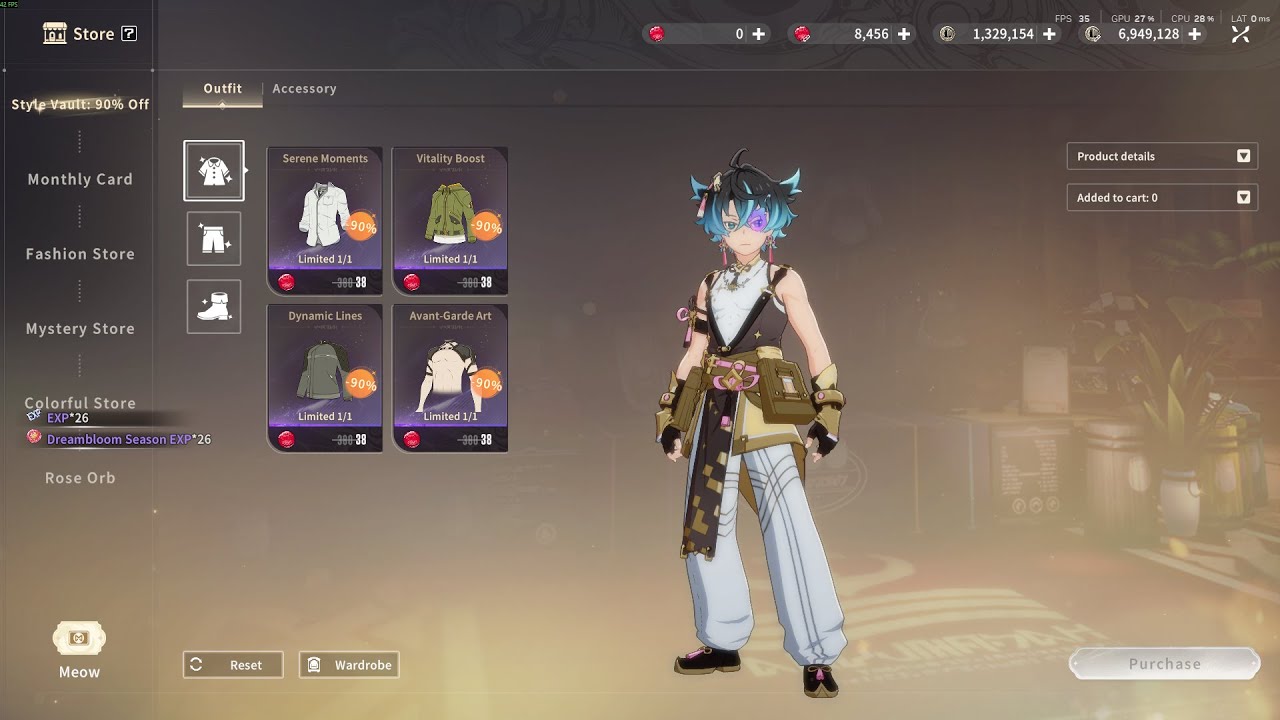Select the Outfit tab

click(x=222, y=89)
